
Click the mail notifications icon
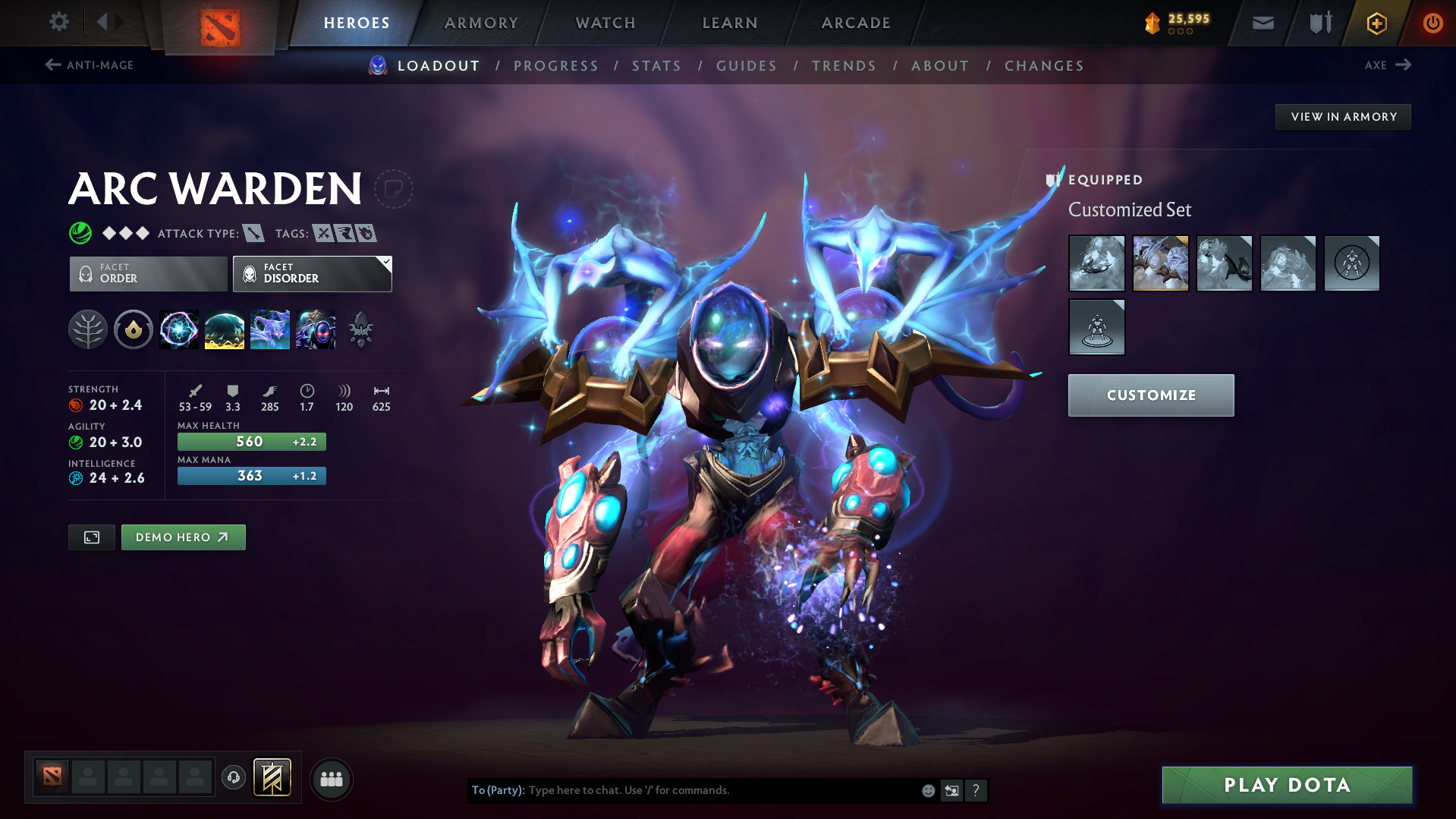click(x=1262, y=22)
